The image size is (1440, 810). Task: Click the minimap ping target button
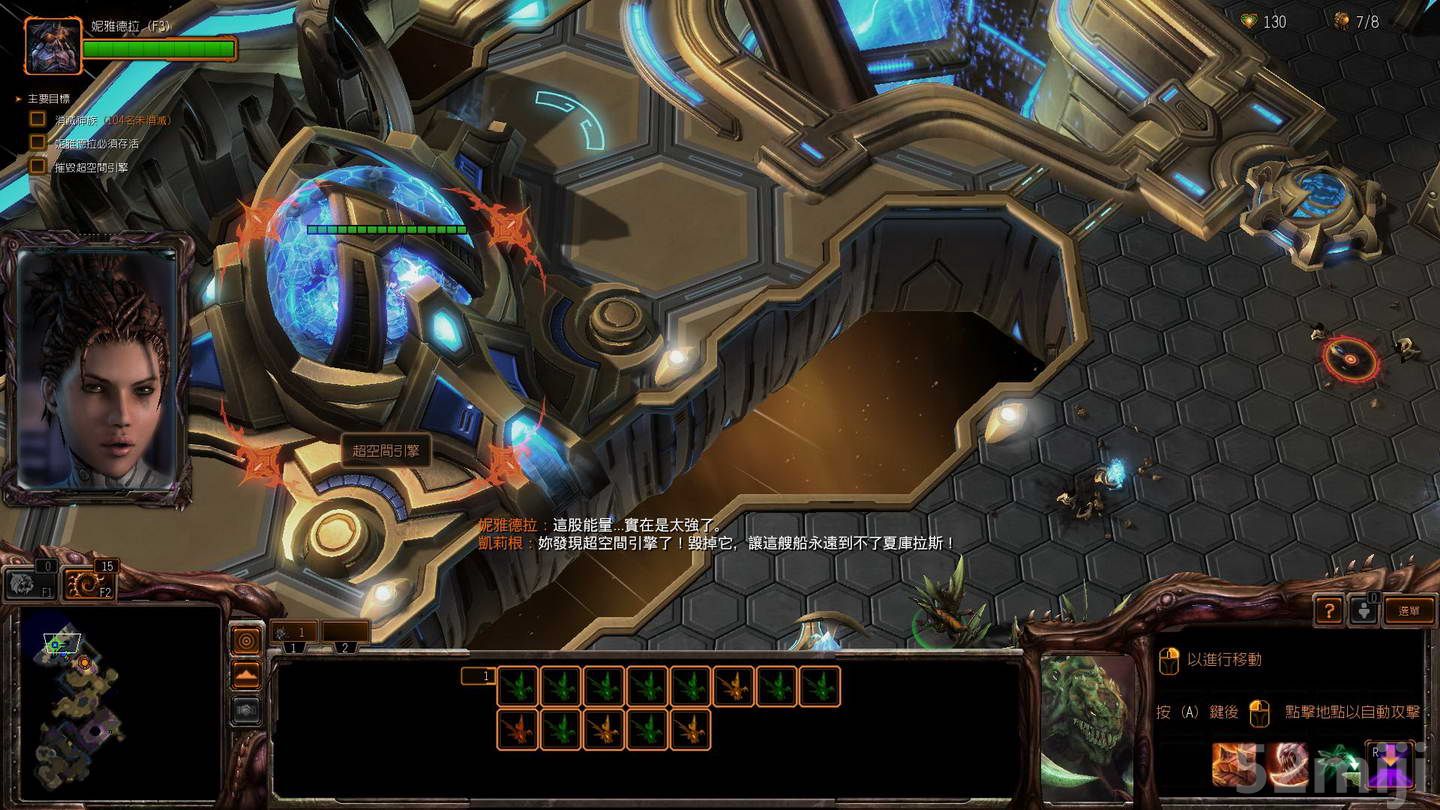[x=246, y=640]
